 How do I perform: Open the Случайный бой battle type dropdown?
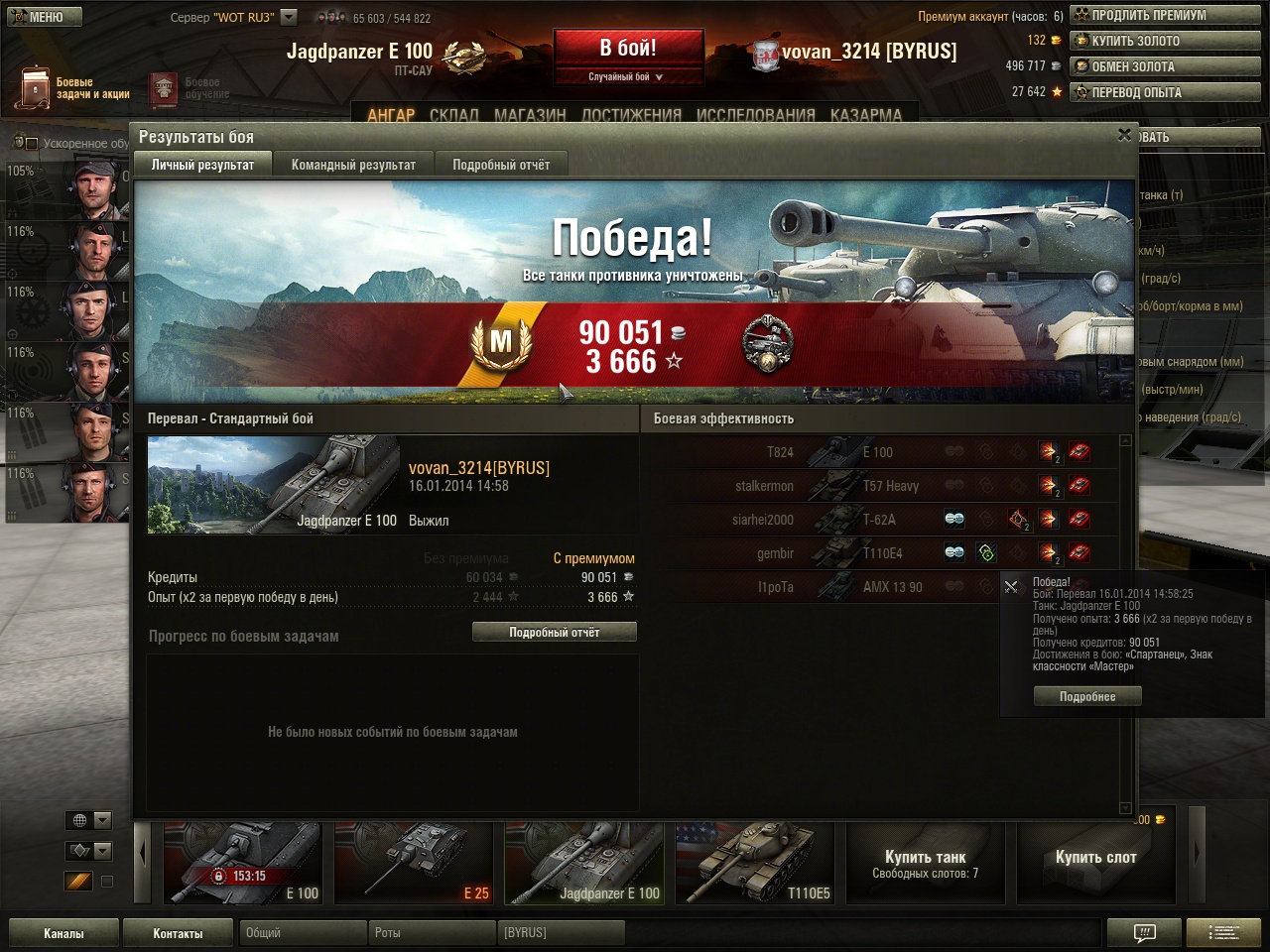pyautogui.click(x=628, y=76)
